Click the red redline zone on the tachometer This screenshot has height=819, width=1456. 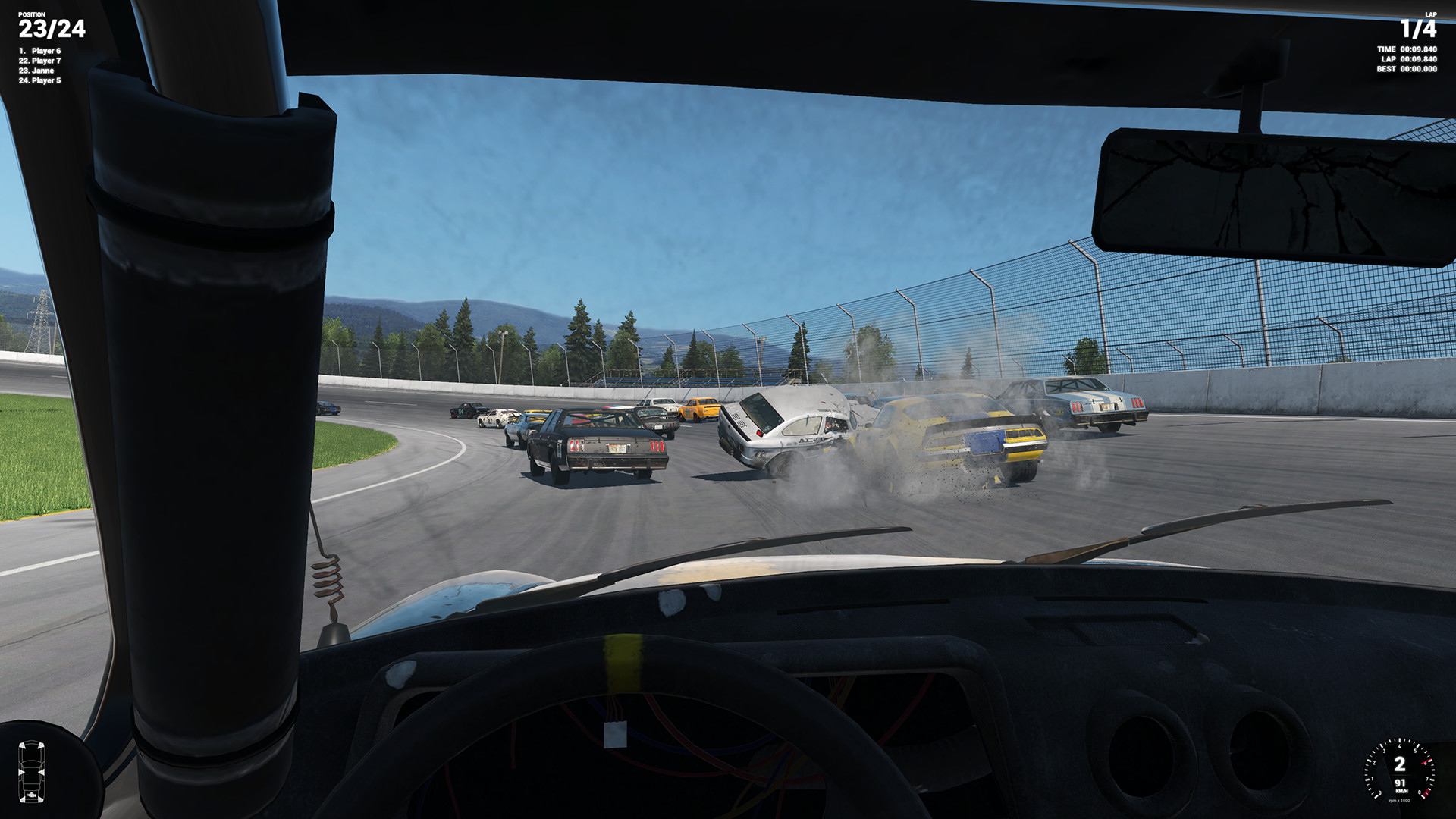tap(1426, 793)
